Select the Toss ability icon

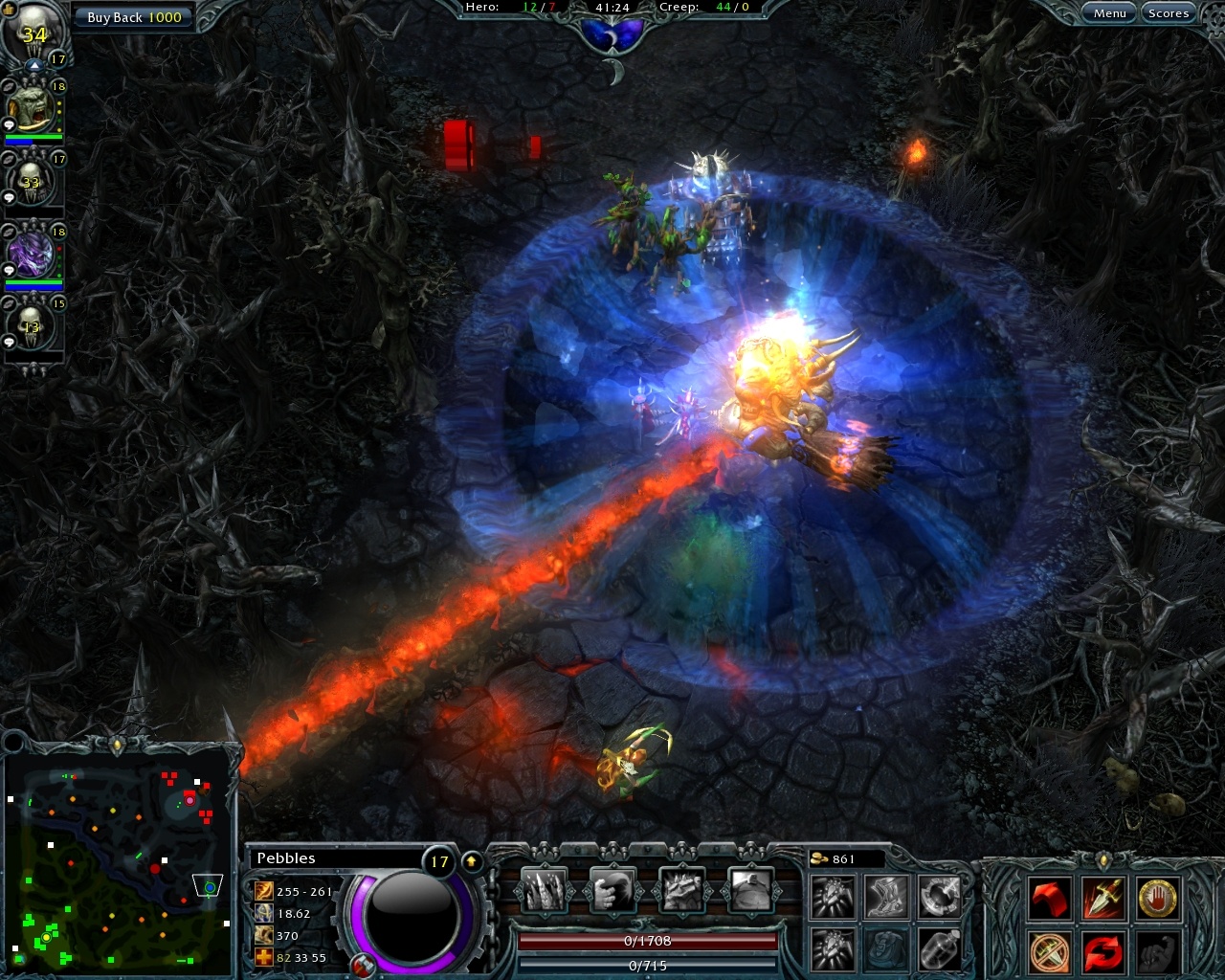612,888
